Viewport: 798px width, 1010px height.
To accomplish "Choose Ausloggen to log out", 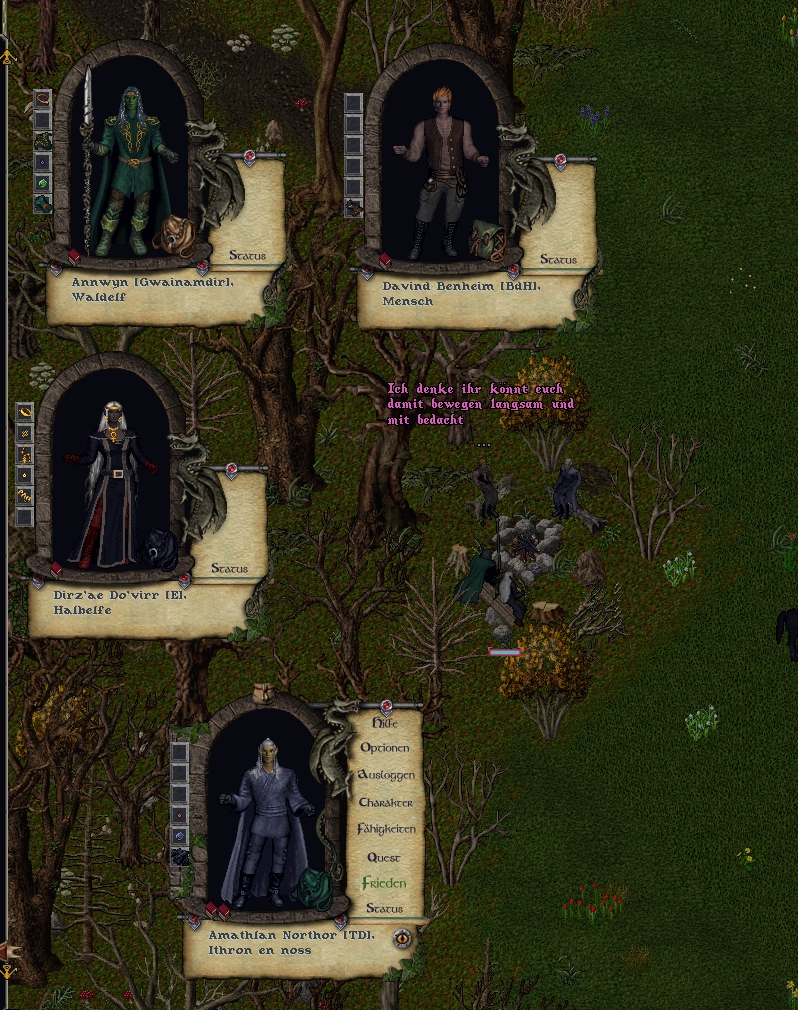I will (x=385, y=775).
